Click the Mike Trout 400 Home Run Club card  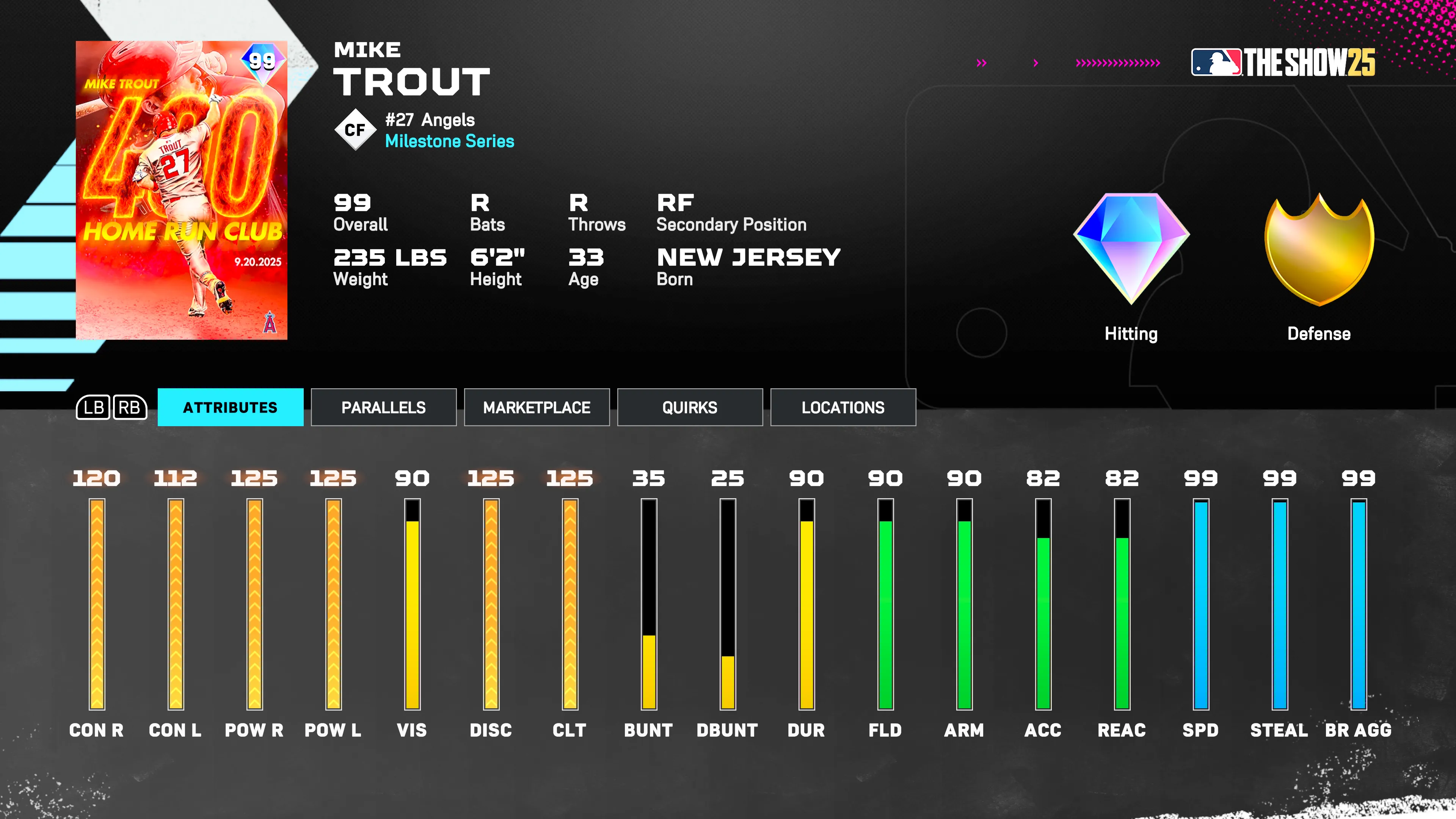coord(182,190)
